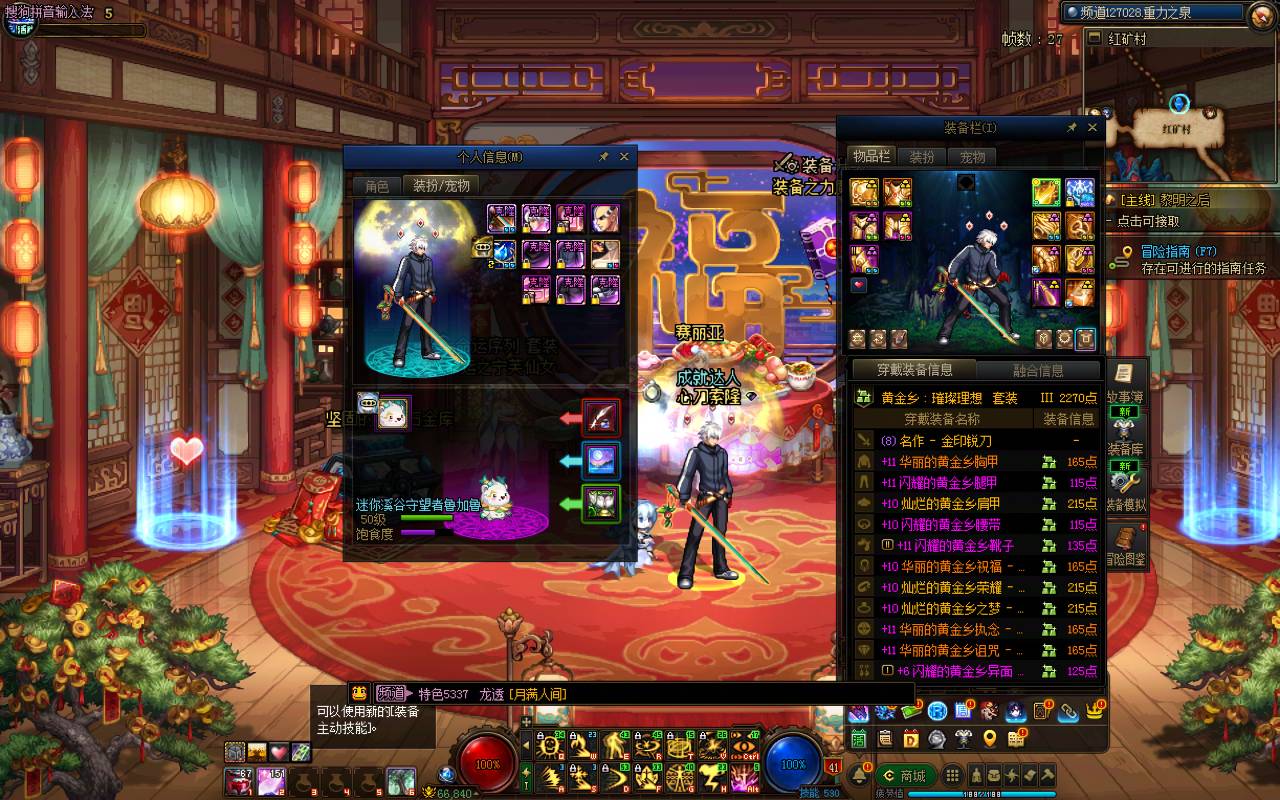Show the 融合信息 fusion info tab

(1037, 370)
